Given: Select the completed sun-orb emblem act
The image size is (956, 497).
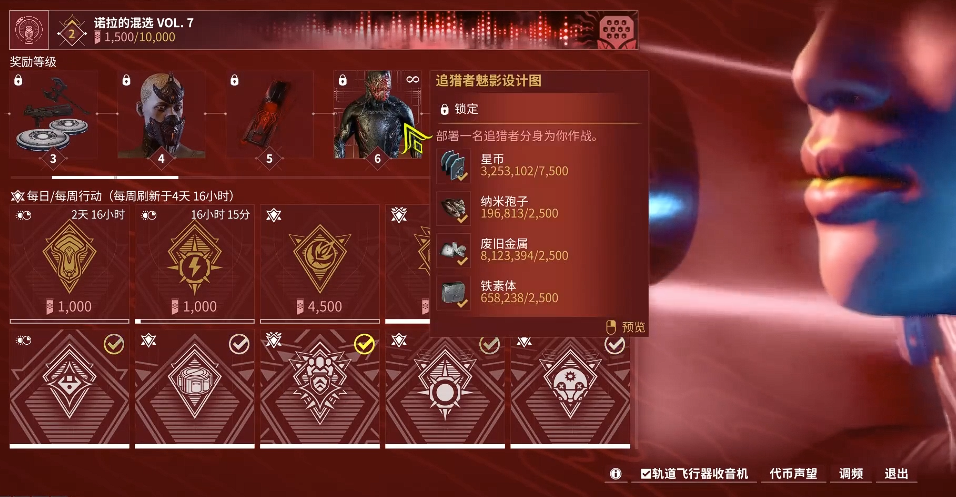Looking at the screenshot, I should pyautogui.click(x=446, y=388).
